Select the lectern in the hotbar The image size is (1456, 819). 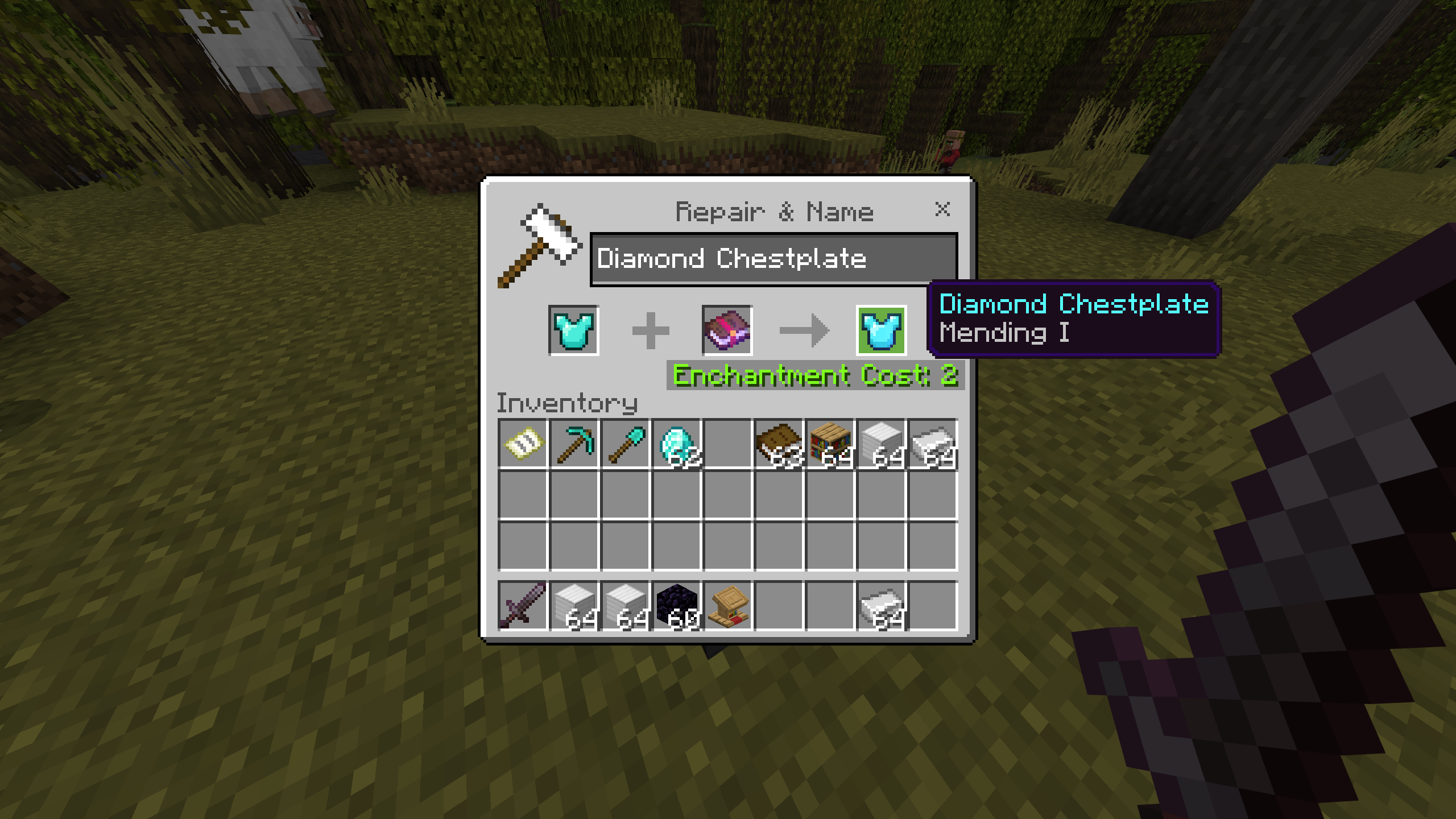[x=728, y=606]
